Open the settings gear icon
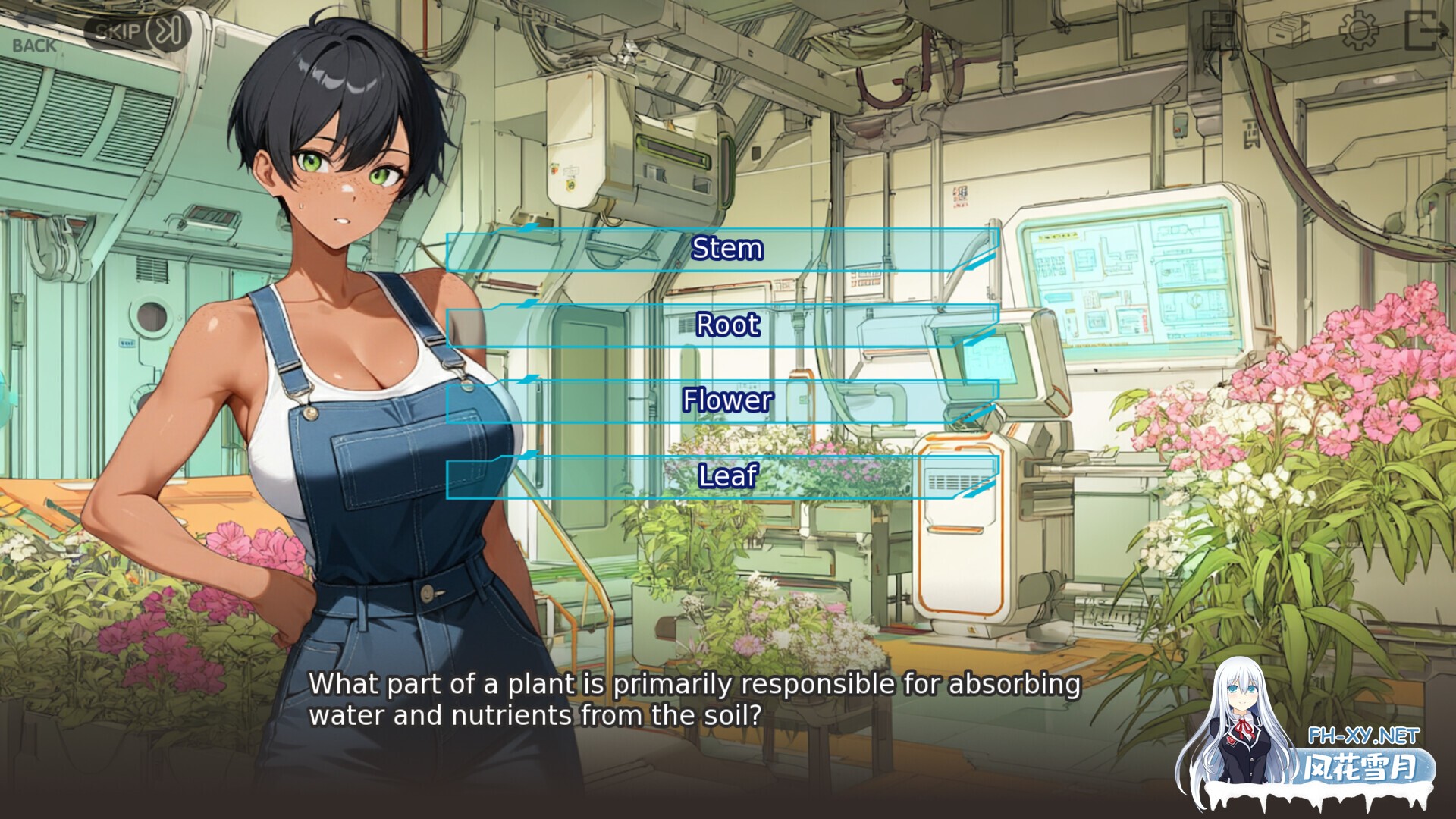The image size is (1456, 819). [x=1357, y=29]
